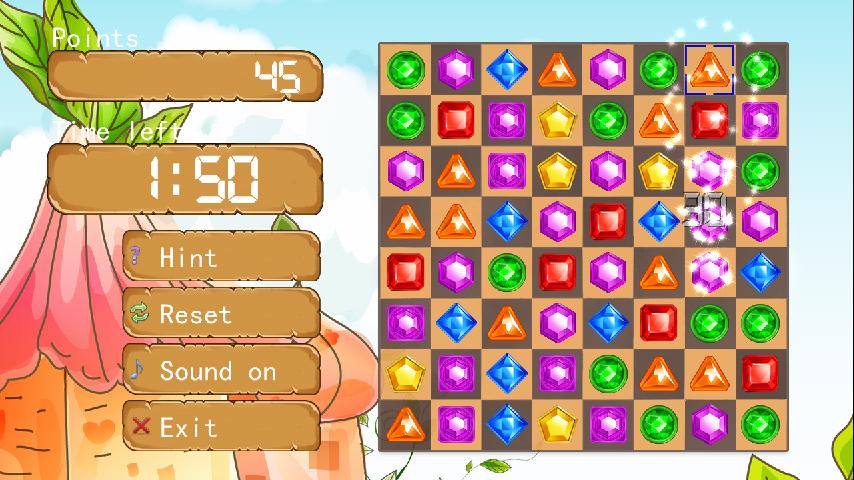Toggle the Sound on button
The image size is (854, 480).
click(x=221, y=371)
